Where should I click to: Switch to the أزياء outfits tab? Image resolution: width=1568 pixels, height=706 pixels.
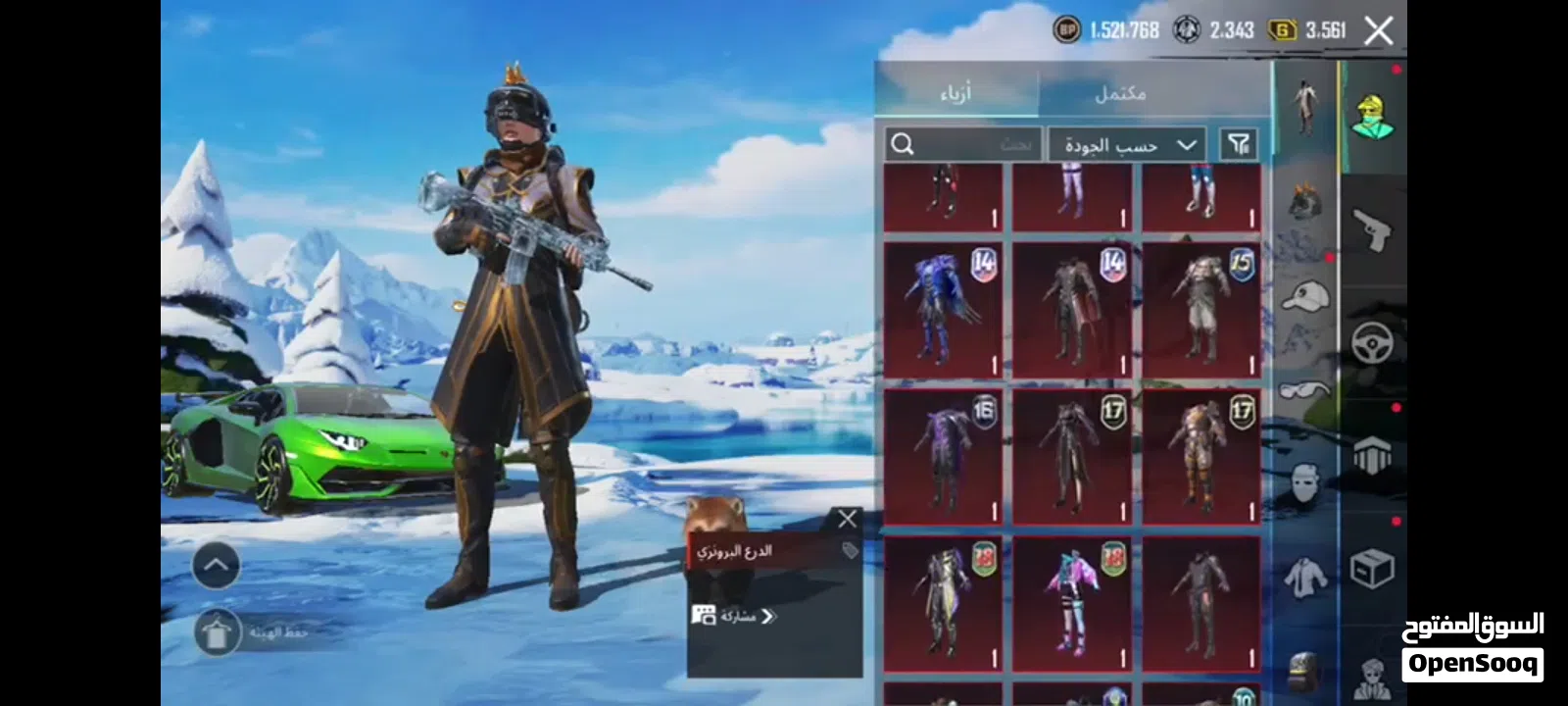coord(955,93)
